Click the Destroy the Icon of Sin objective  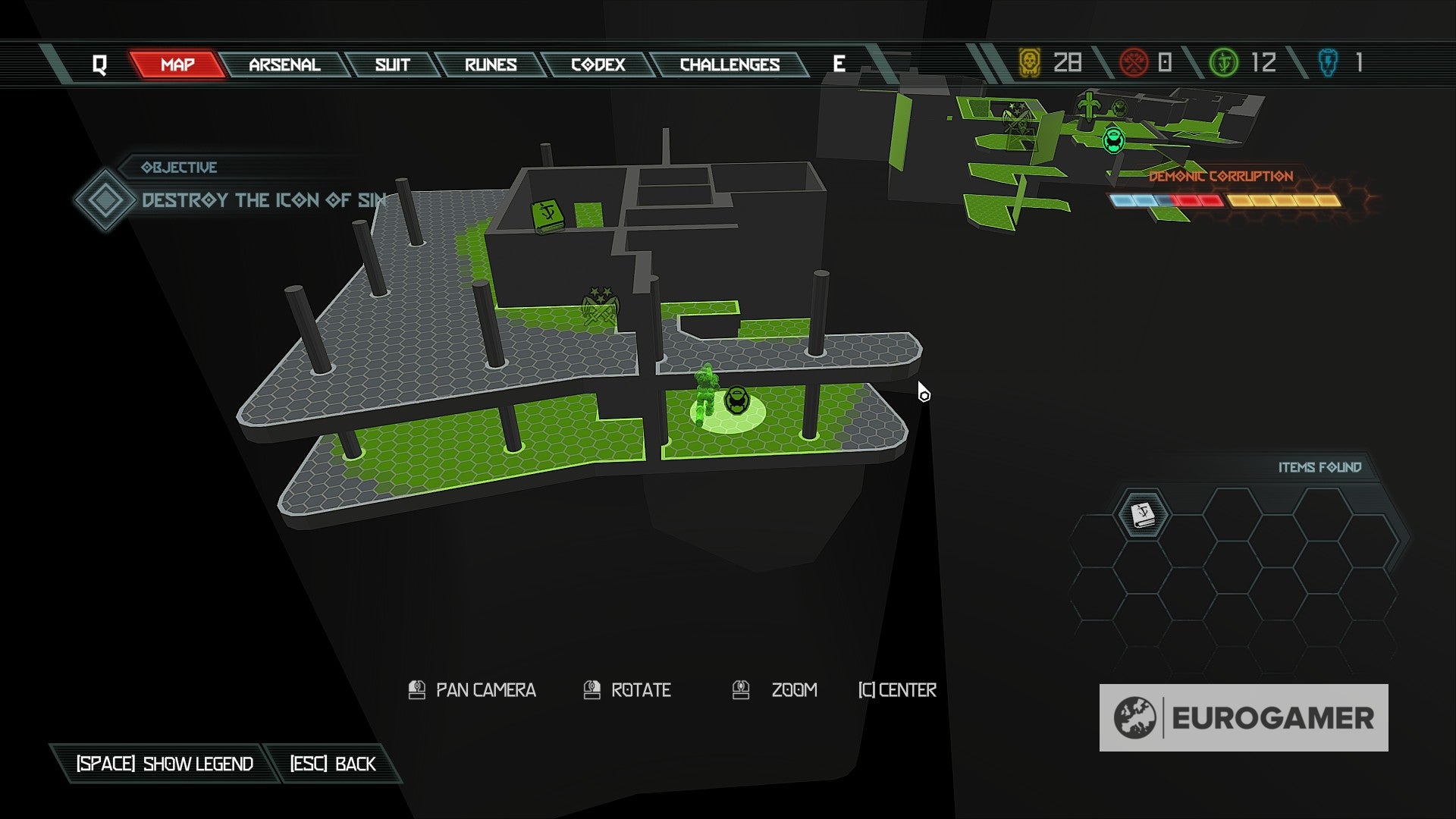coord(263,200)
